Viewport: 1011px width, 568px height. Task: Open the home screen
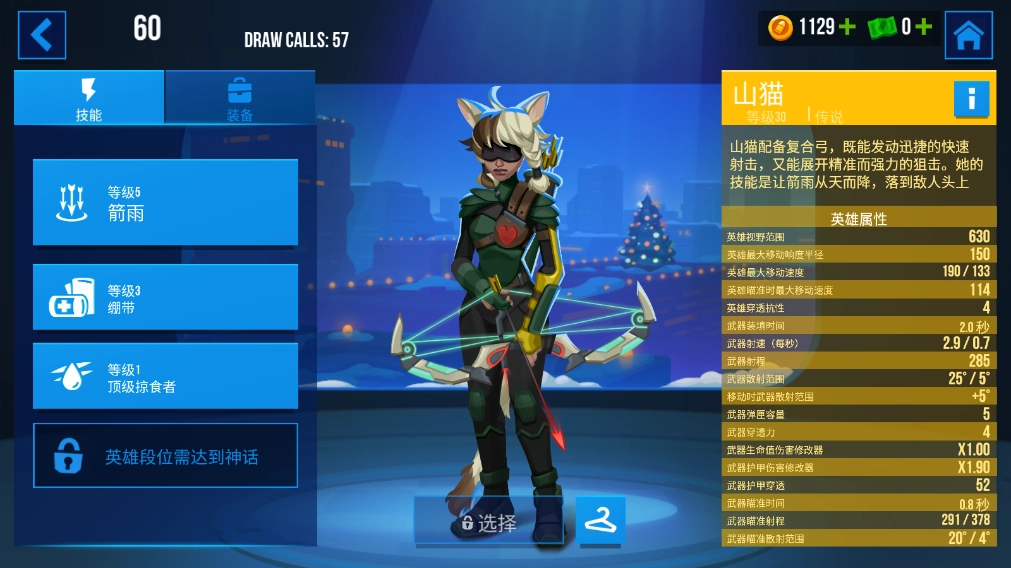click(x=967, y=35)
